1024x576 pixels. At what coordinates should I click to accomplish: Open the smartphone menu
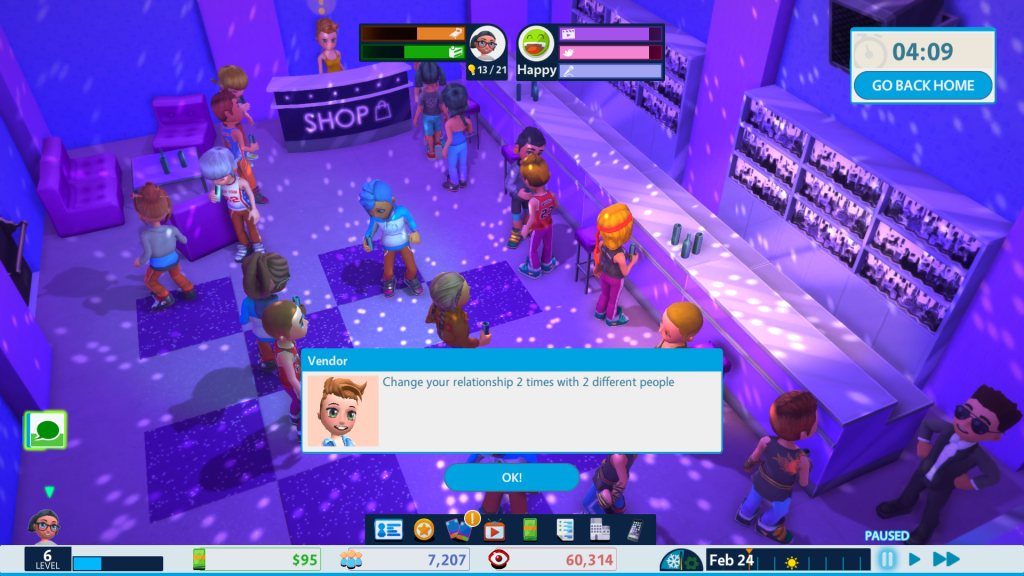tap(634, 530)
